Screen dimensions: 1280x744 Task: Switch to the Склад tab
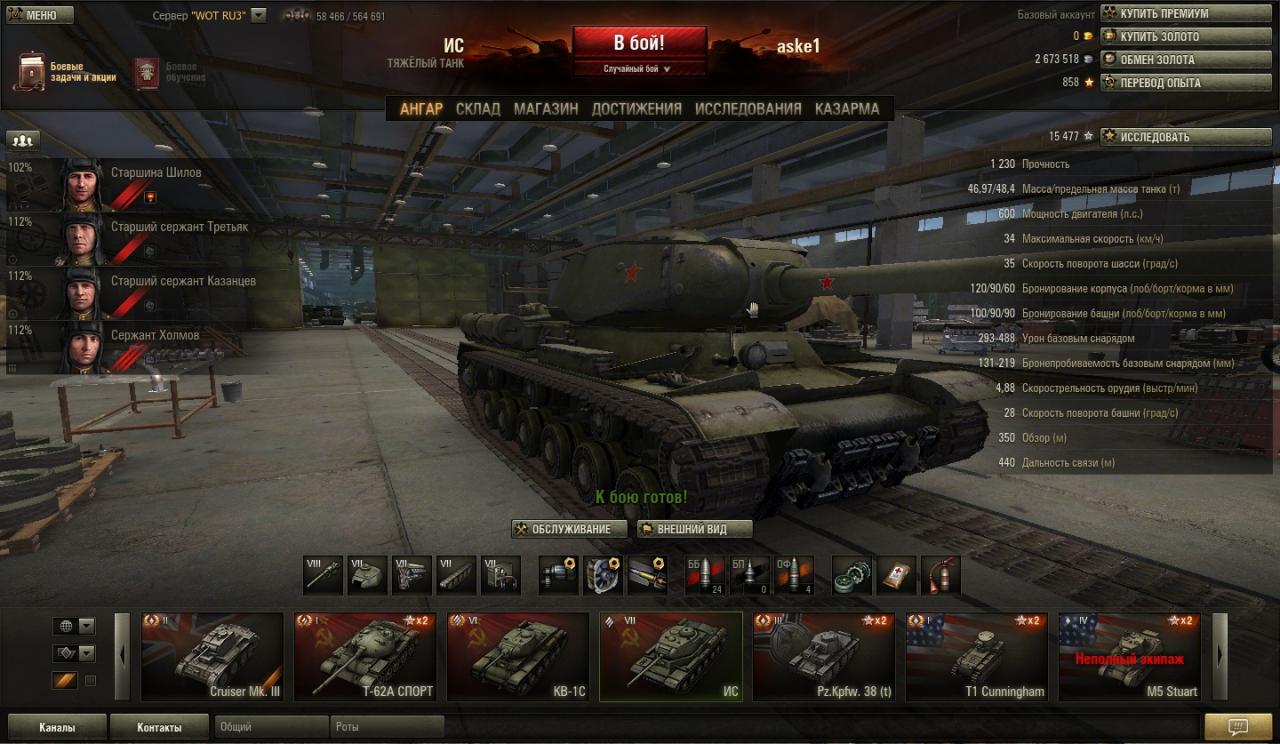[x=478, y=109]
